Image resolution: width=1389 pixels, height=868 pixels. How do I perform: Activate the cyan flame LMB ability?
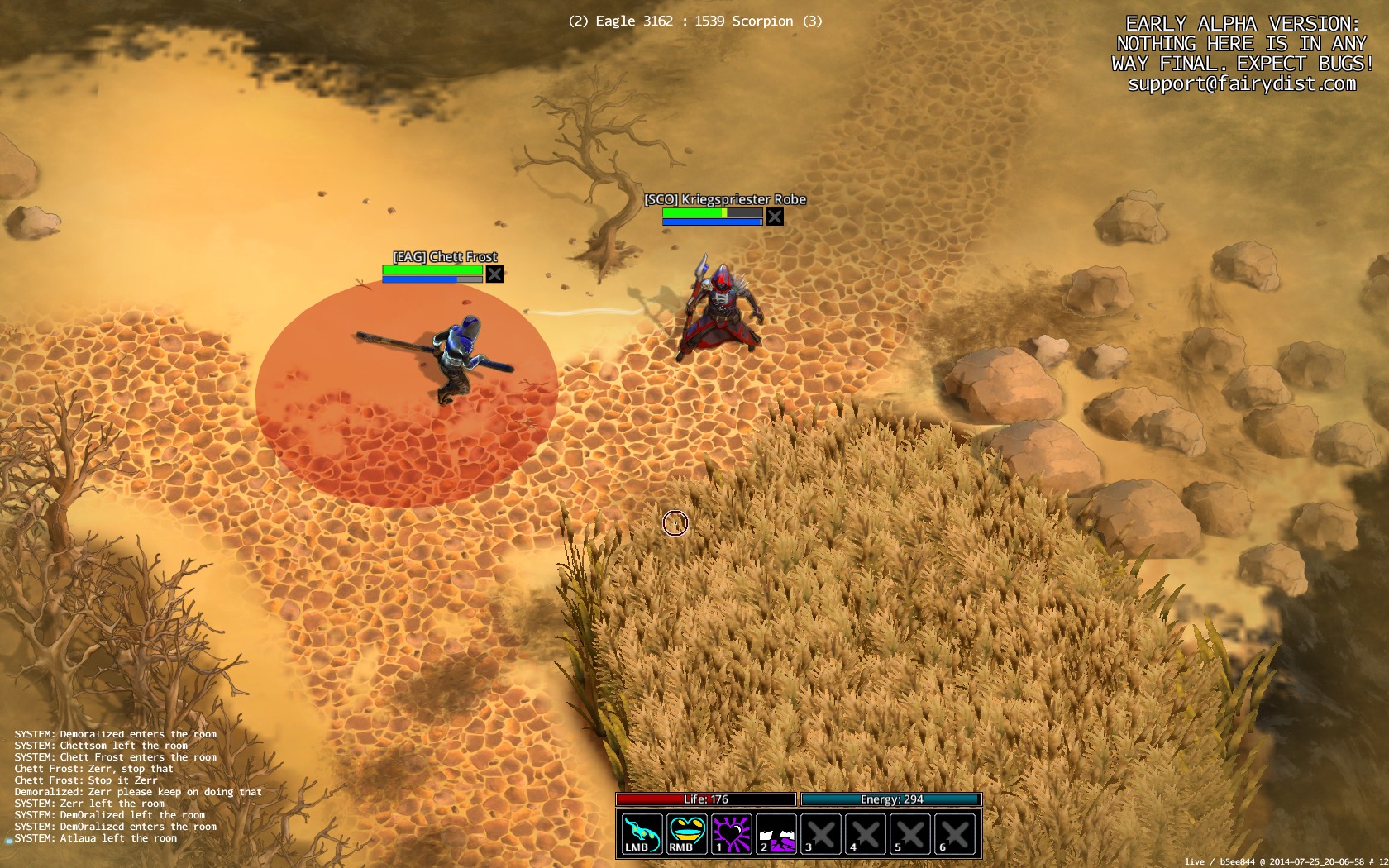point(642,833)
